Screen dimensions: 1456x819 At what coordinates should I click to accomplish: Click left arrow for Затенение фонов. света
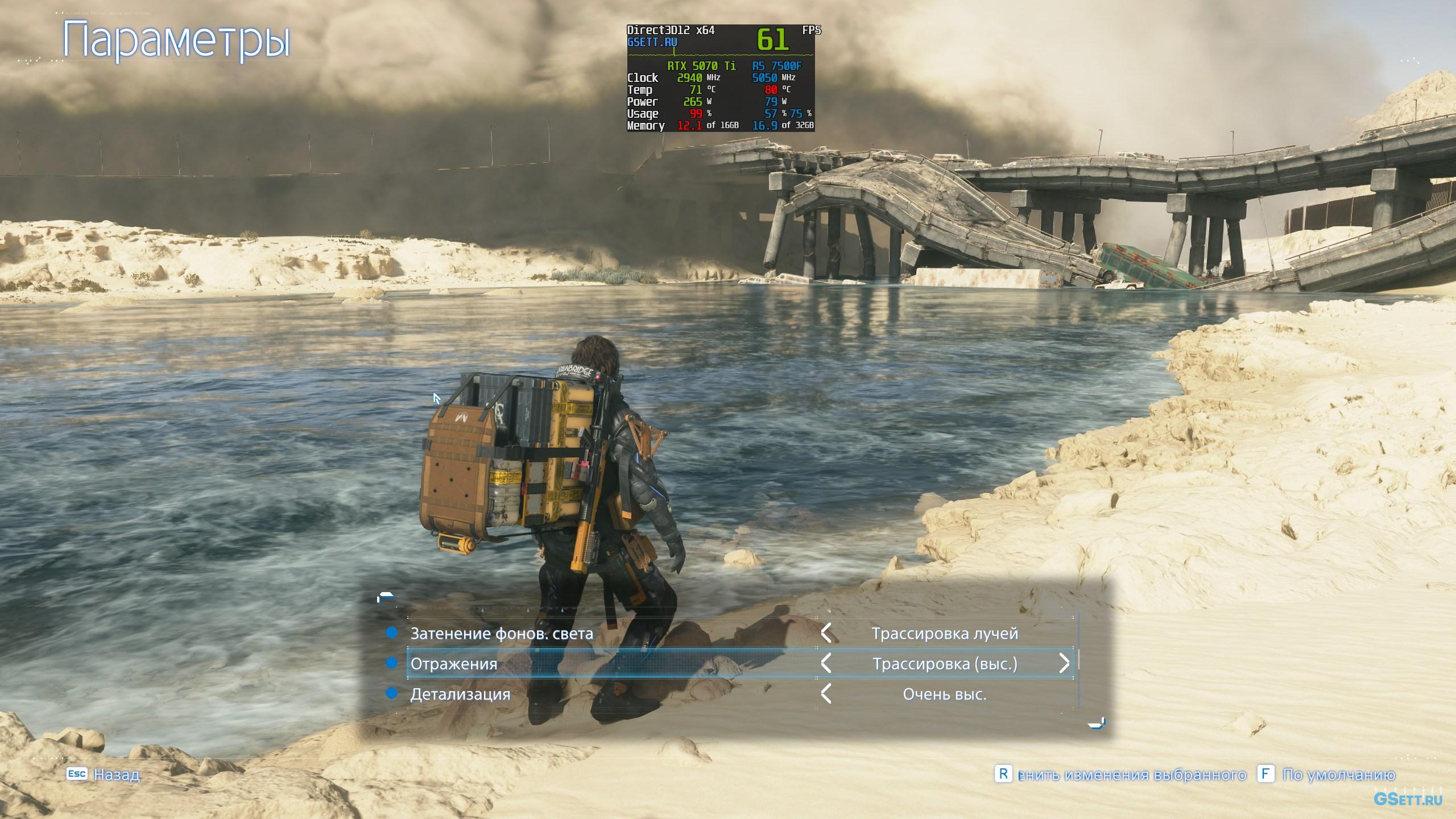826,633
